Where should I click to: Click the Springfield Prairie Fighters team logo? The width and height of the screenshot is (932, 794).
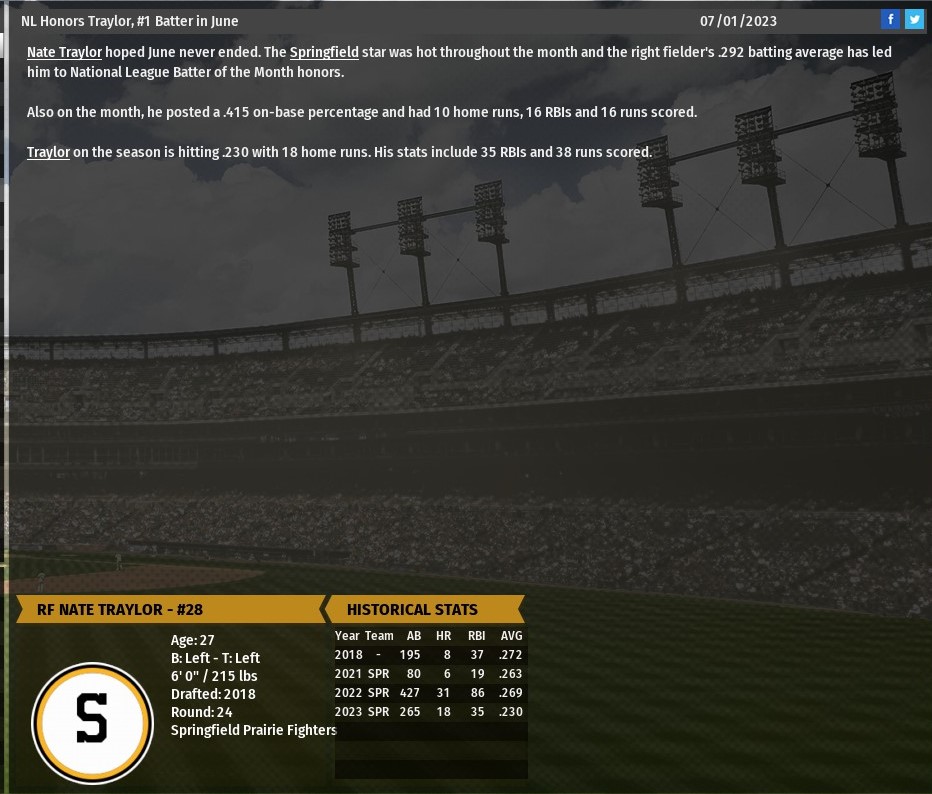point(92,722)
